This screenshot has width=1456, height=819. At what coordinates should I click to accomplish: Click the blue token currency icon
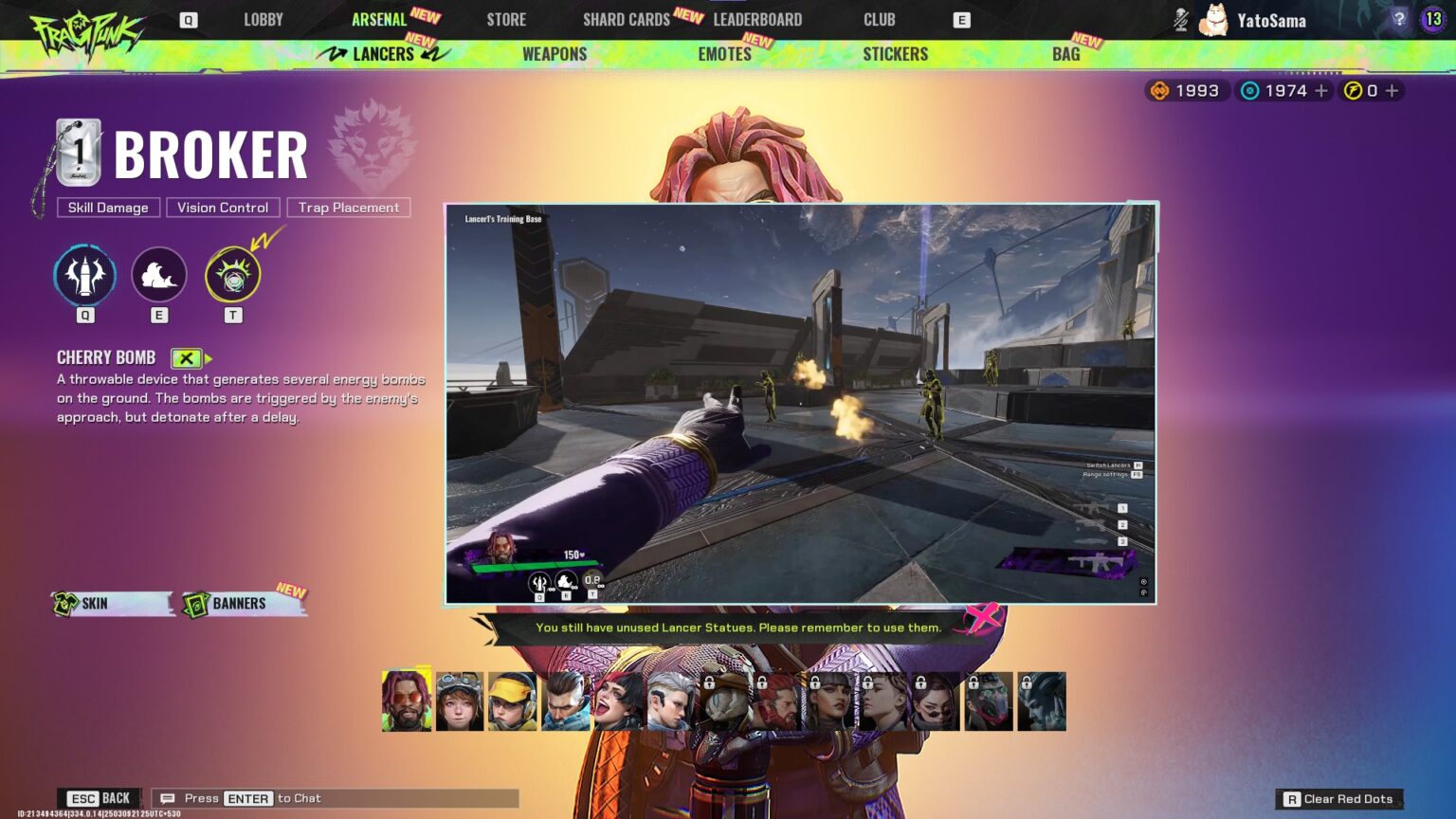1249,90
